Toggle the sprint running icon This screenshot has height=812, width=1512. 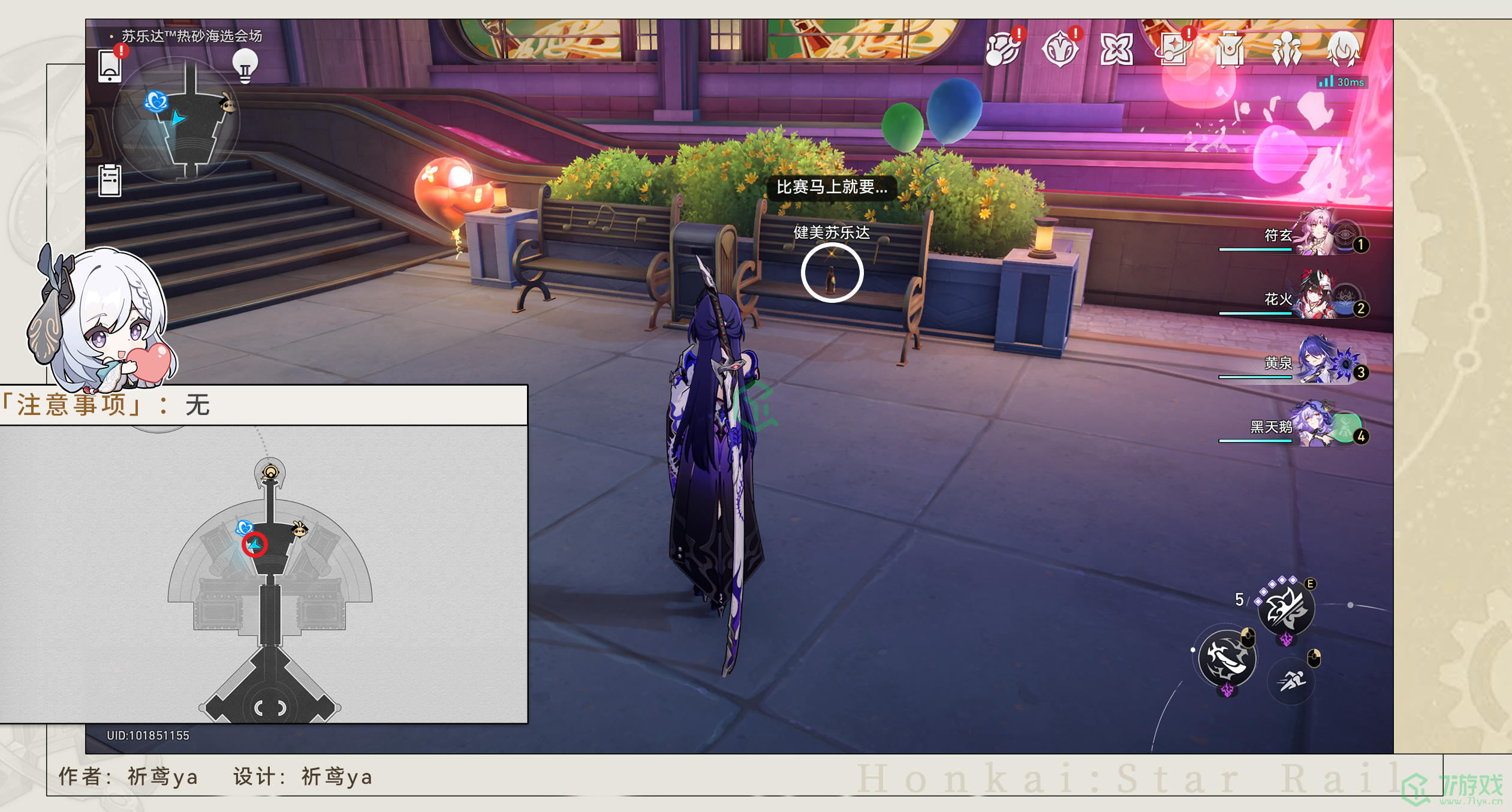(1291, 681)
